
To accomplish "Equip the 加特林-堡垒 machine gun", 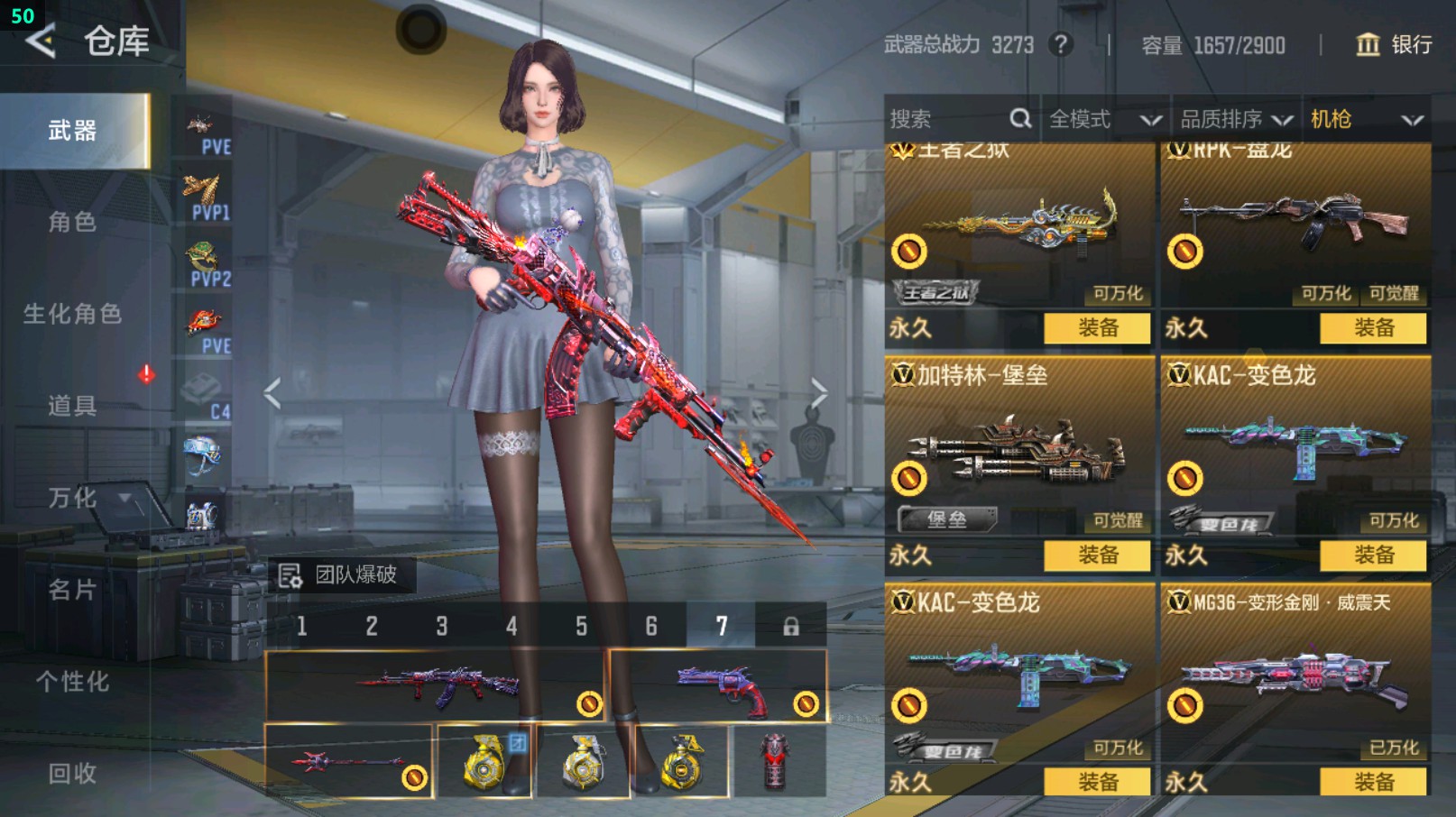I will pyautogui.click(x=1097, y=555).
